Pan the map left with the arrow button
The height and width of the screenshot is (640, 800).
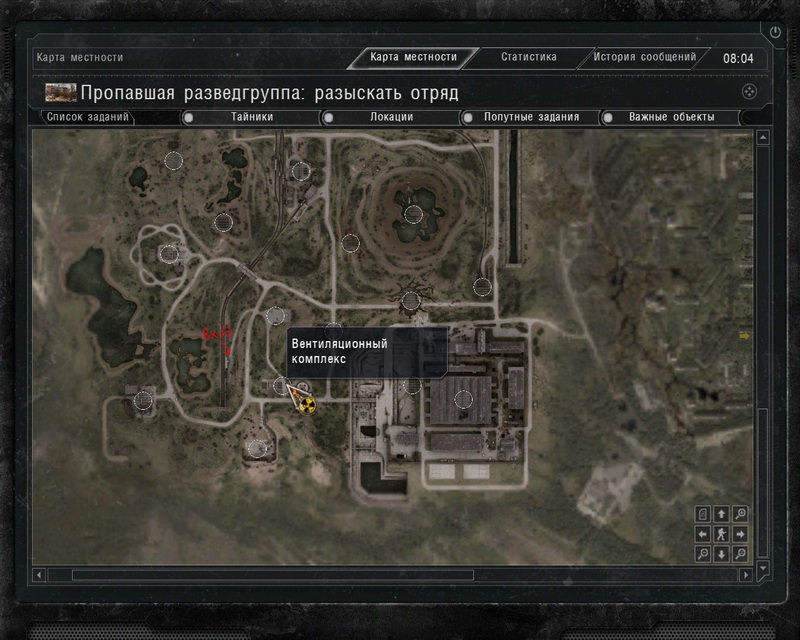[702, 534]
